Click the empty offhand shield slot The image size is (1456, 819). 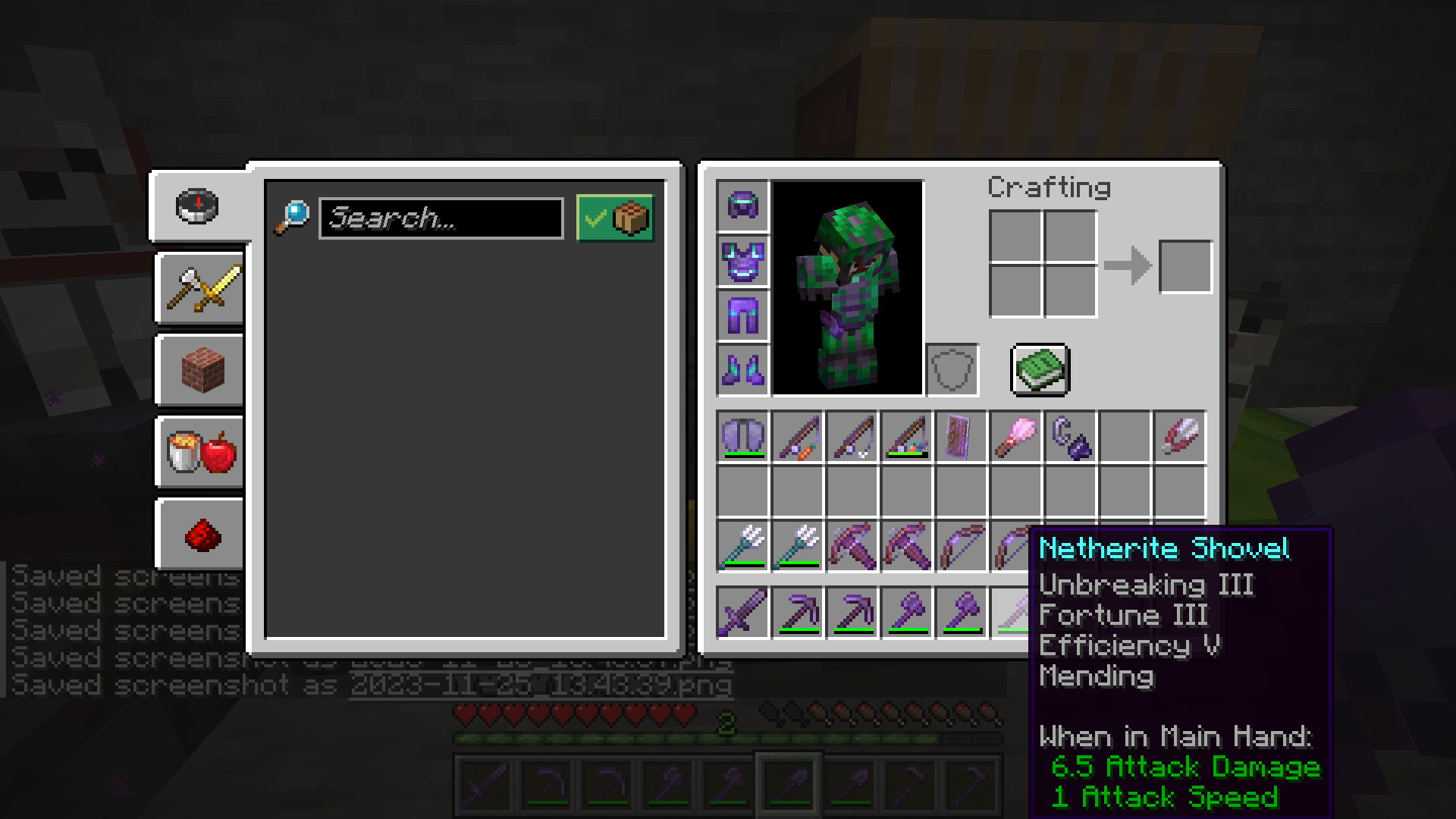click(952, 370)
